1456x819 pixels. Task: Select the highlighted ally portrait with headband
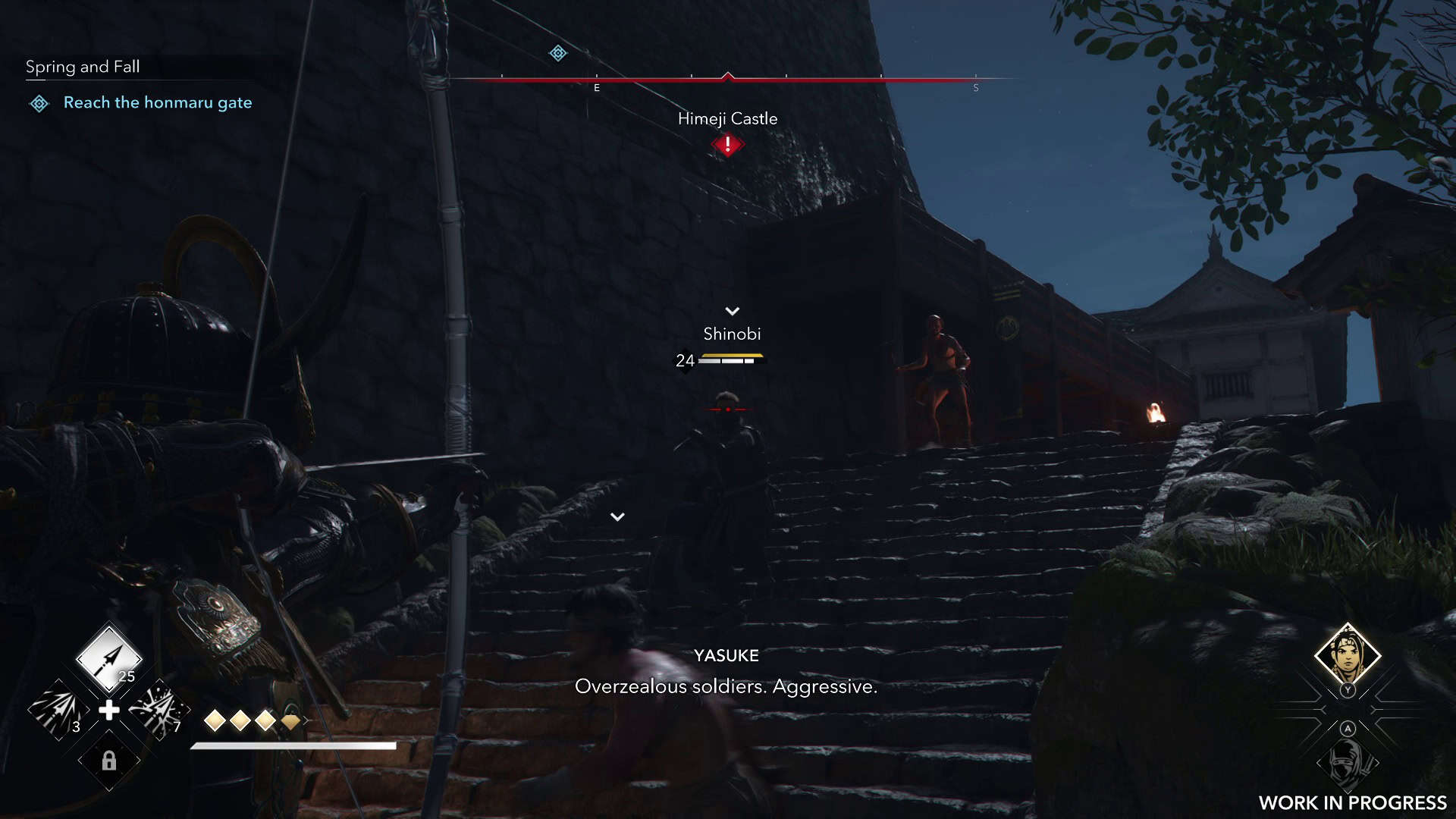click(x=1347, y=655)
